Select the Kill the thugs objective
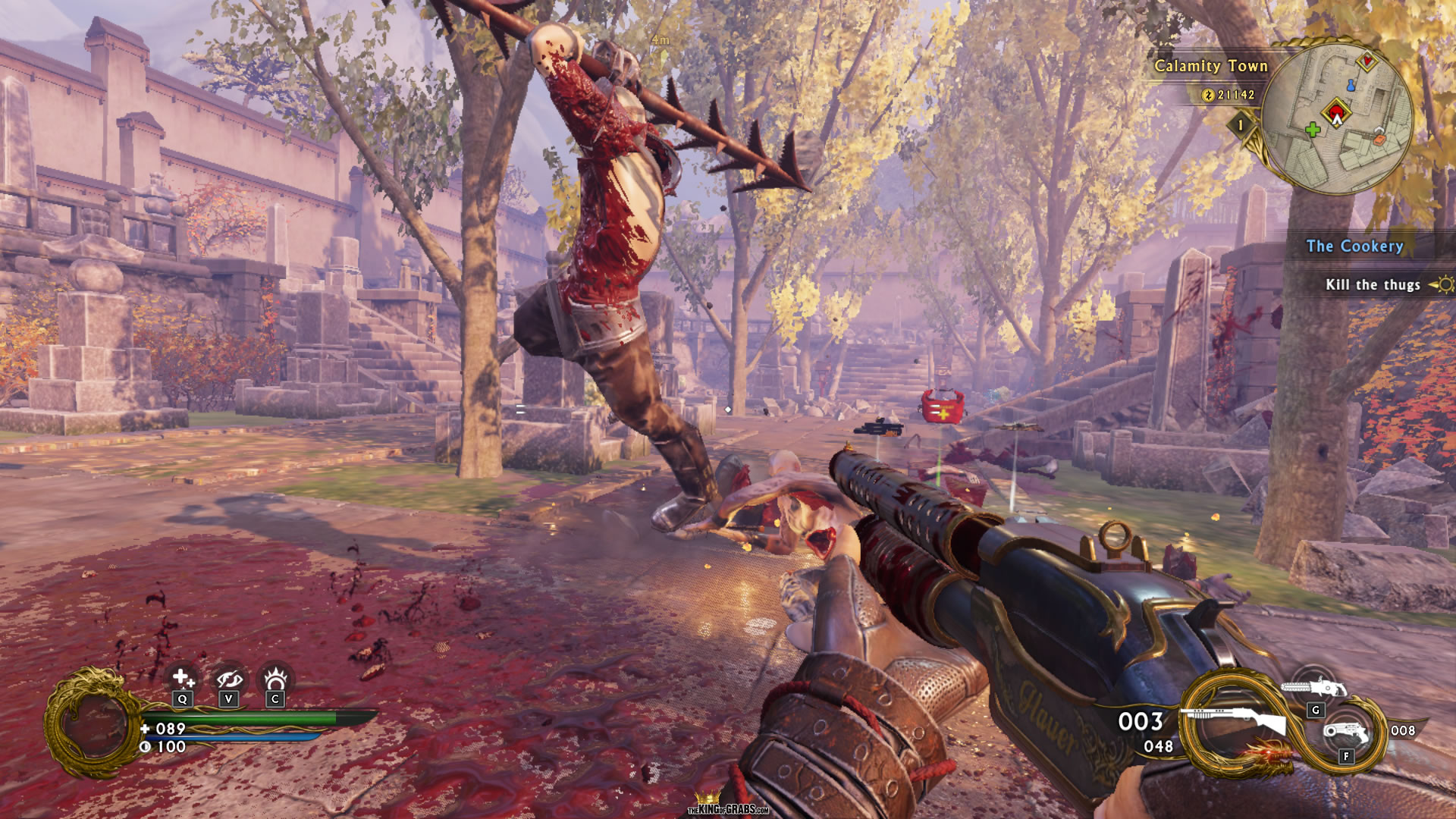1456x819 pixels. pos(1373,285)
